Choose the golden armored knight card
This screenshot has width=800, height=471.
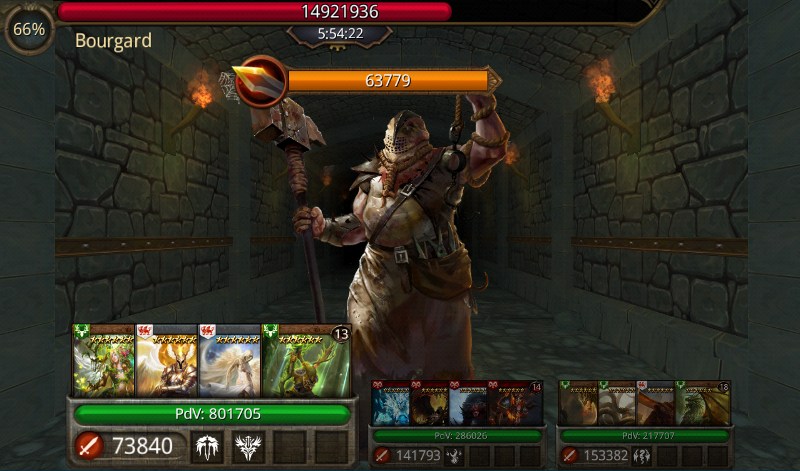click(167, 361)
